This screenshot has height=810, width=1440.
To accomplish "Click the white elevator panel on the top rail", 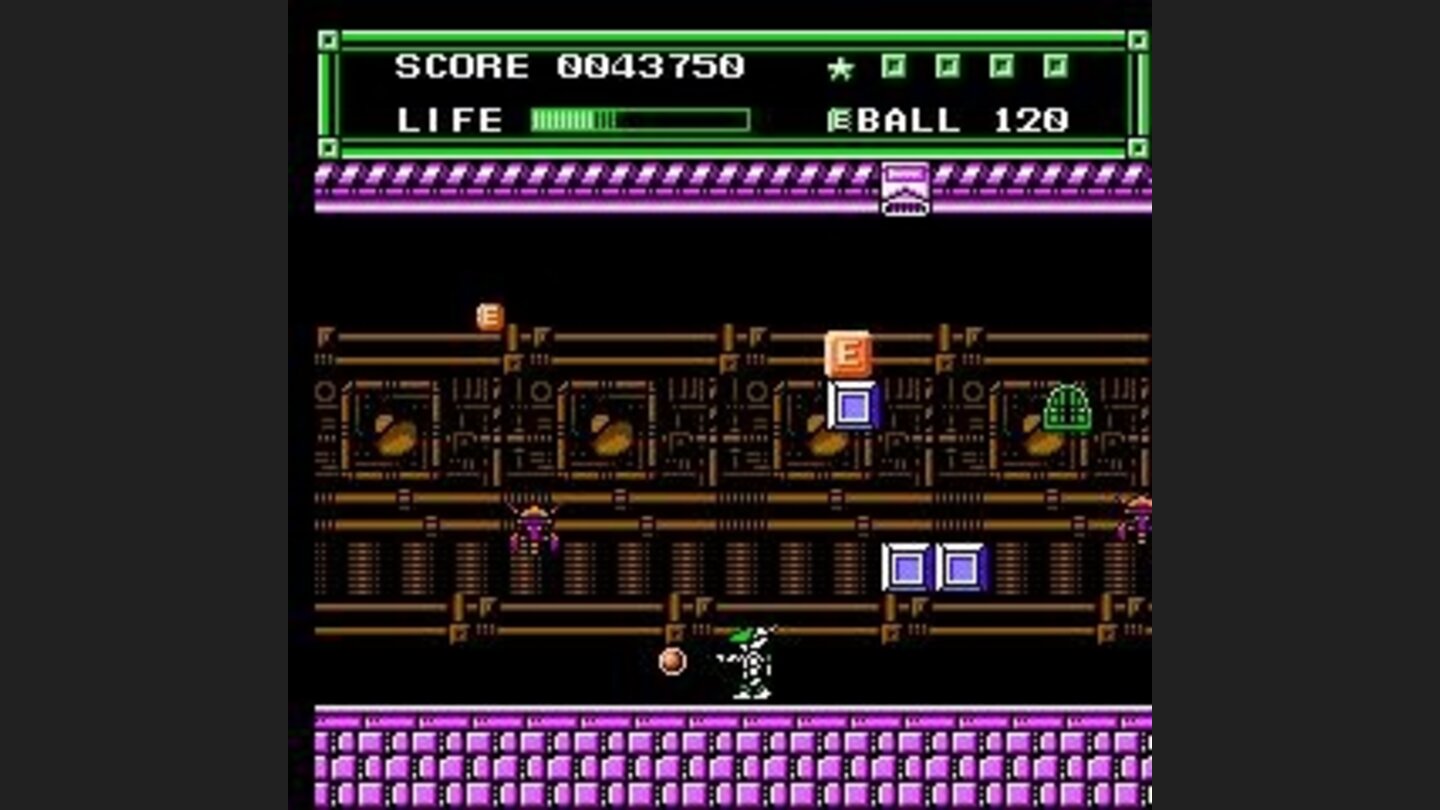I will [903, 187].
